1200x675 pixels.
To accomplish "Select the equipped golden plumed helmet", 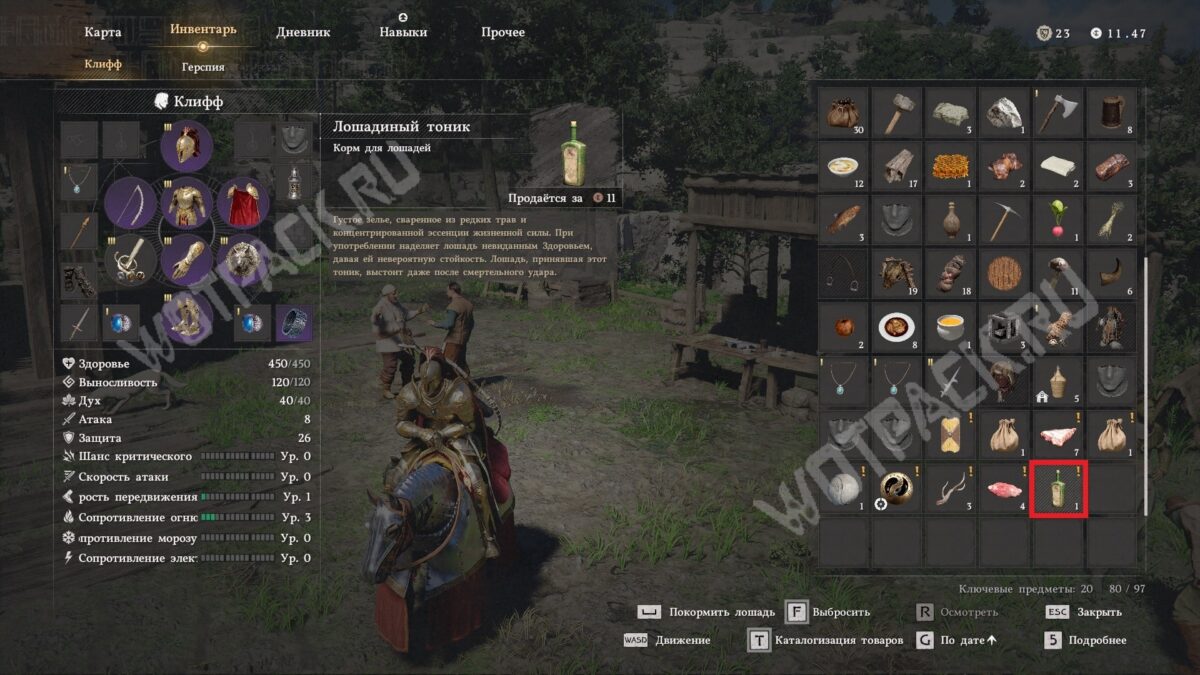I will [185, 146].
